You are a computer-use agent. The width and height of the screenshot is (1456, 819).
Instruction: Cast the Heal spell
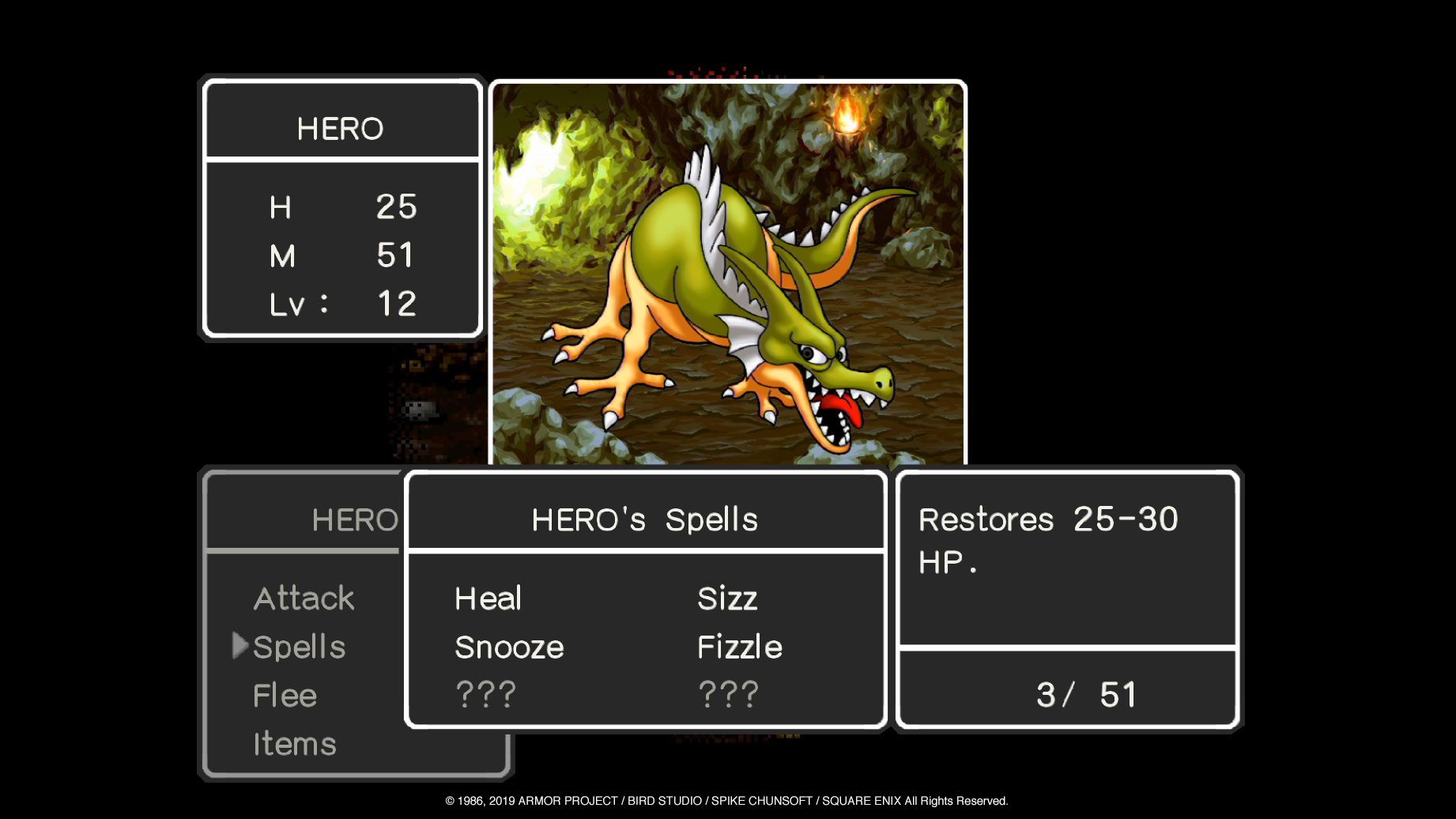point(488,598)
